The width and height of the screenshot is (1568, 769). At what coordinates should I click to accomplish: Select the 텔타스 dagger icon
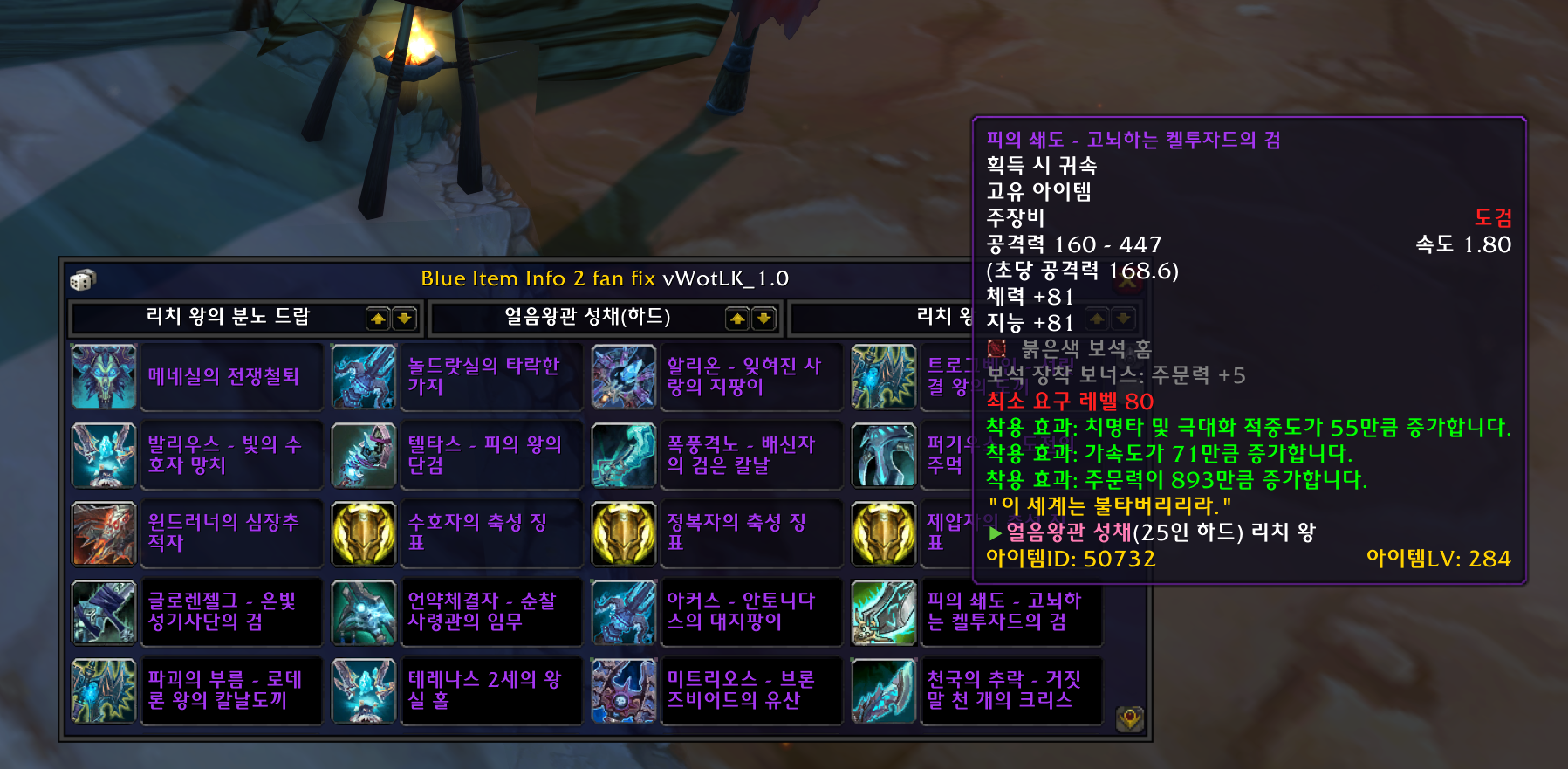[x=364, y=455]
